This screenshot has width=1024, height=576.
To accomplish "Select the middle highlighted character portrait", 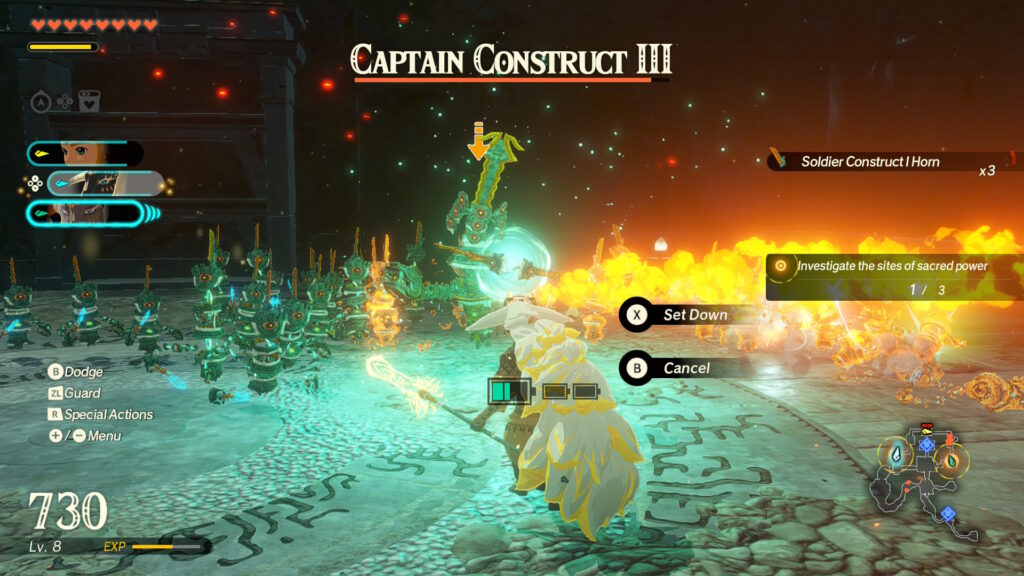I will tap(104, 183).
